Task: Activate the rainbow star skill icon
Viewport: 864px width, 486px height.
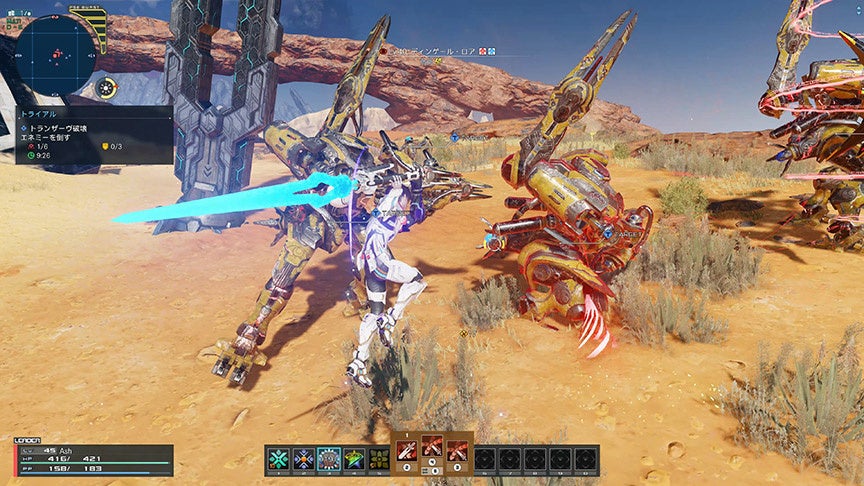Action: coord(354,459)
